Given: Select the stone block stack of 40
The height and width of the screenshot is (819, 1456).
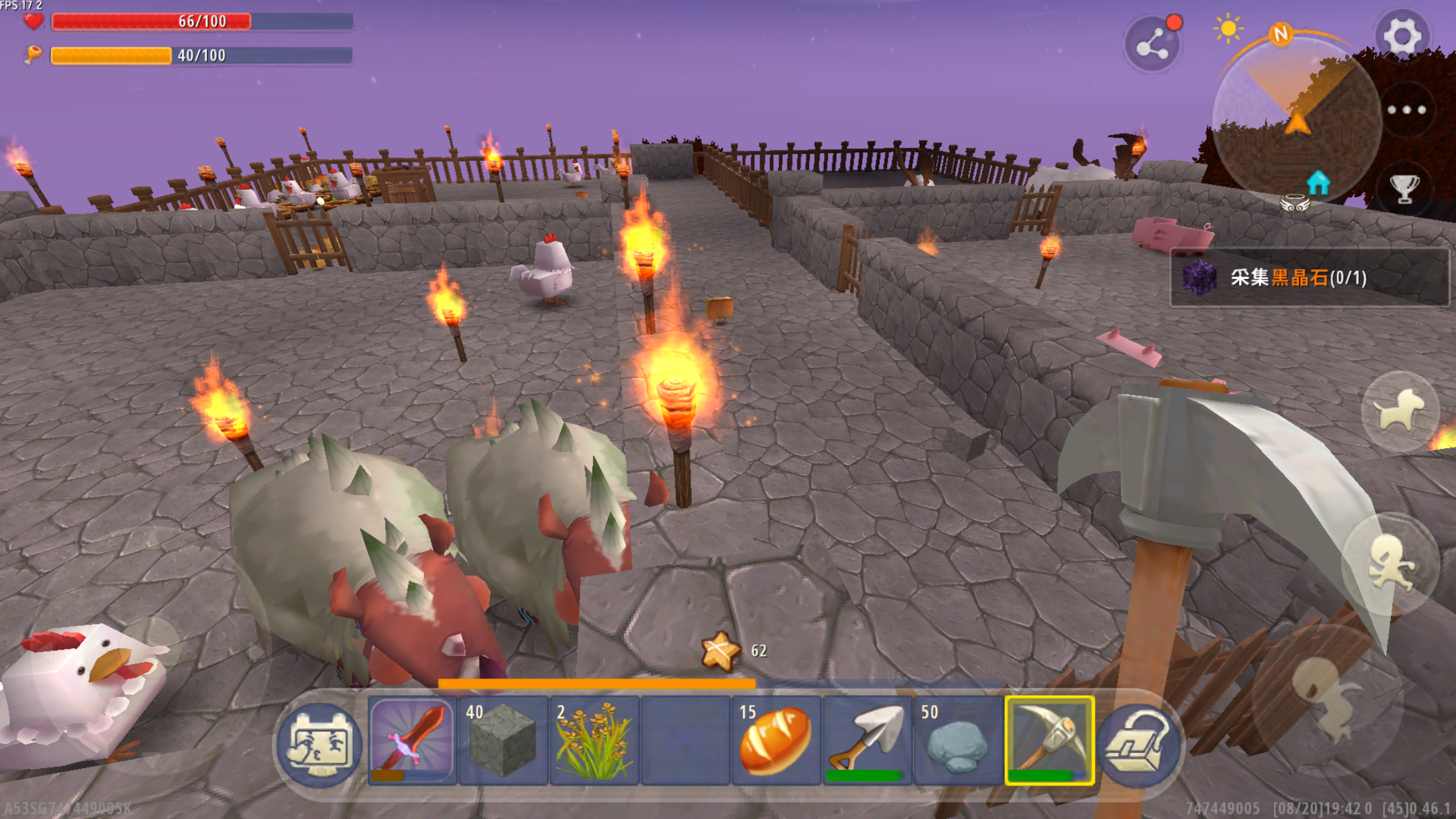Looking at the screenshot, I should tap(503, 741).
